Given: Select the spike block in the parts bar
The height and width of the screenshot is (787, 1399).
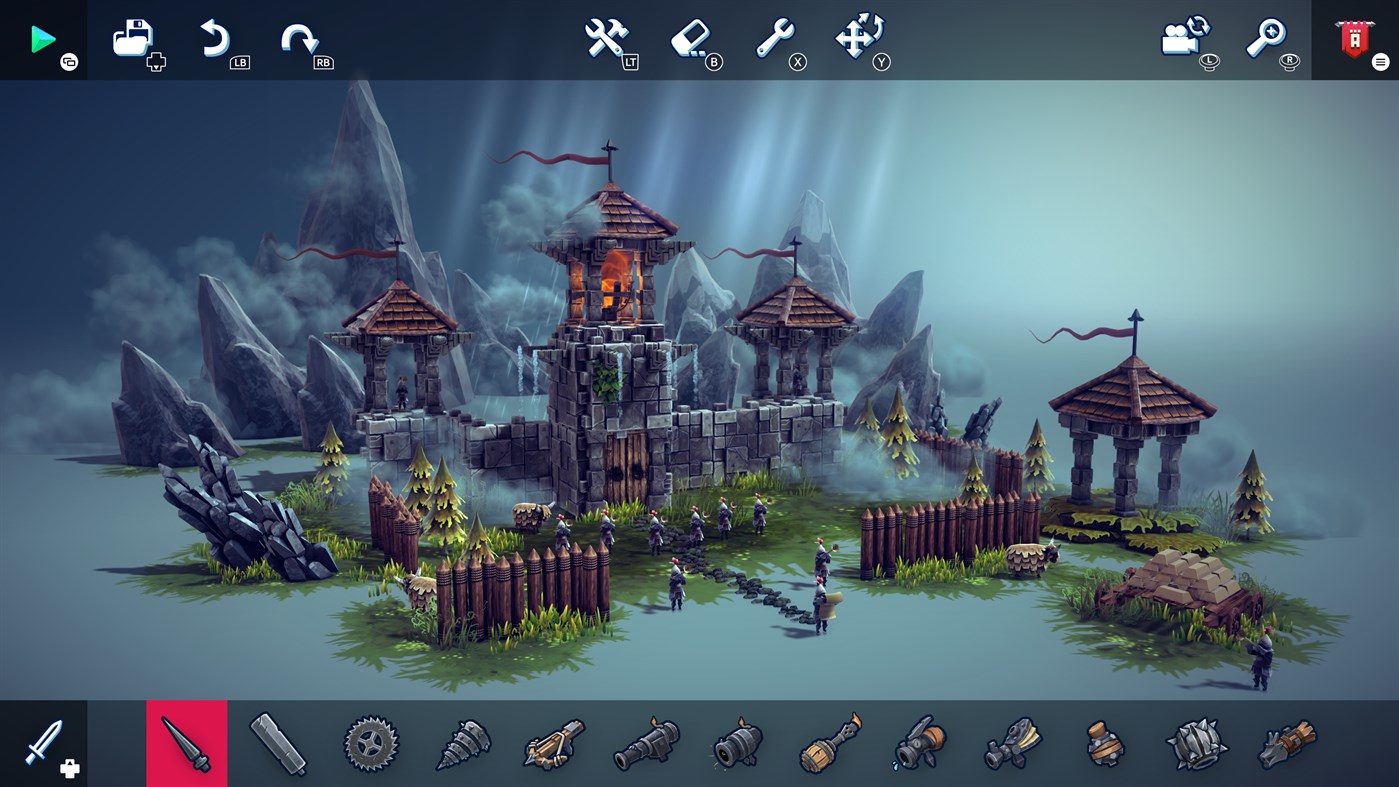Looking at the screenshot, I should [x=186, y=743].
